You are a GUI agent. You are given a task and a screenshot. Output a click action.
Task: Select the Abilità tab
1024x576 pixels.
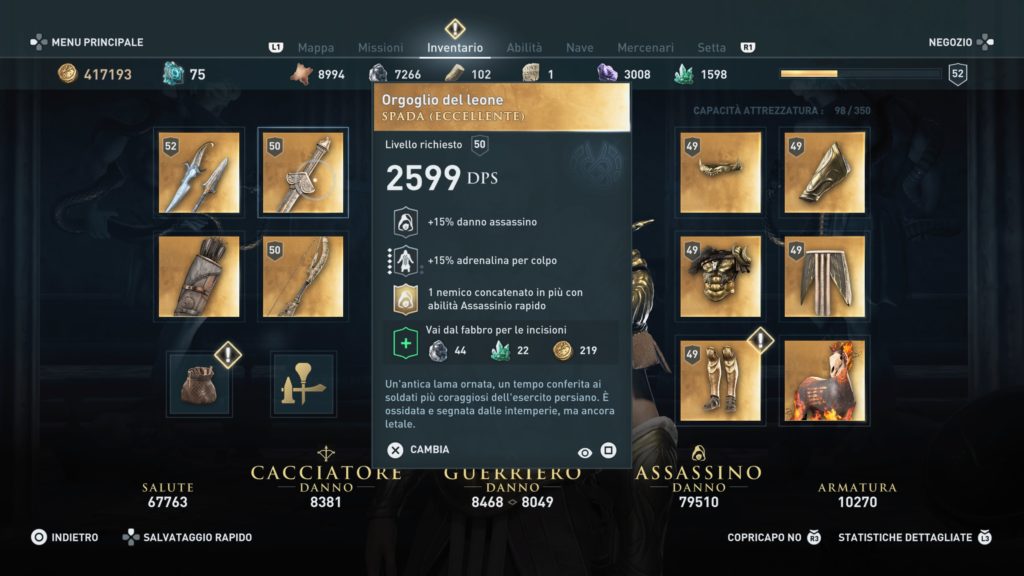[x=524, y=48]
